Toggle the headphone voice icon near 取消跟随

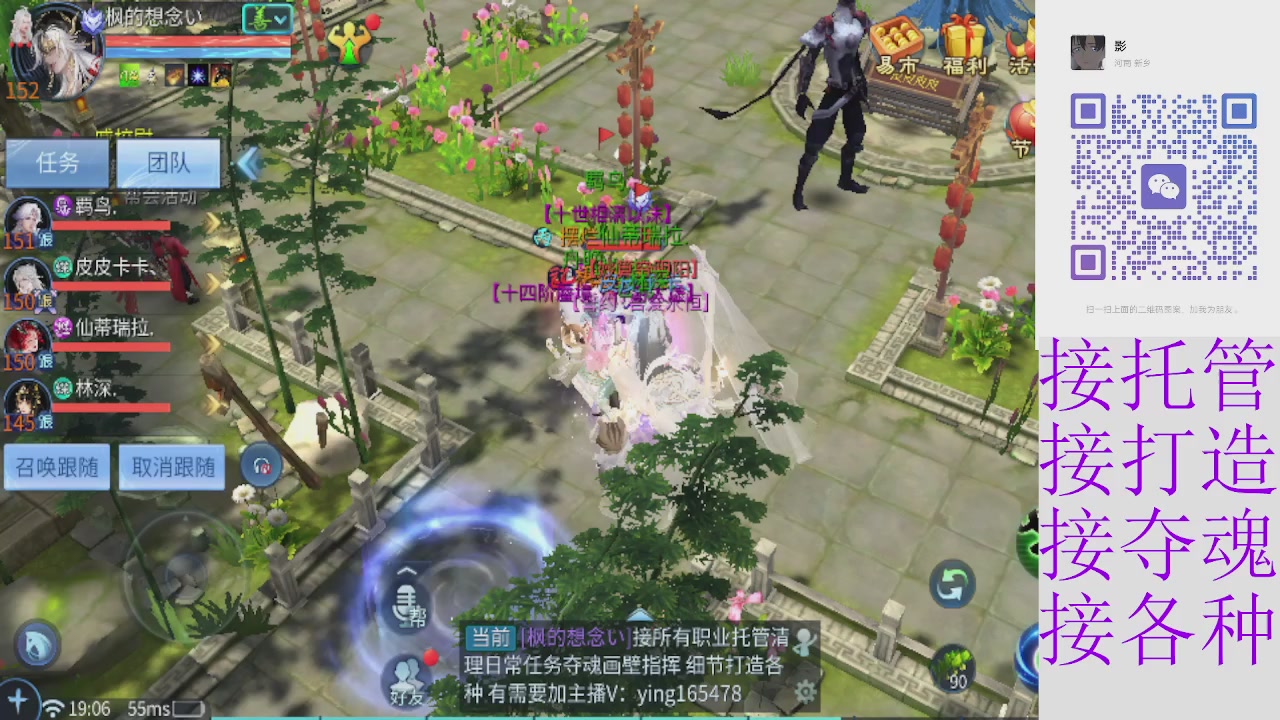tap(260, 465)
